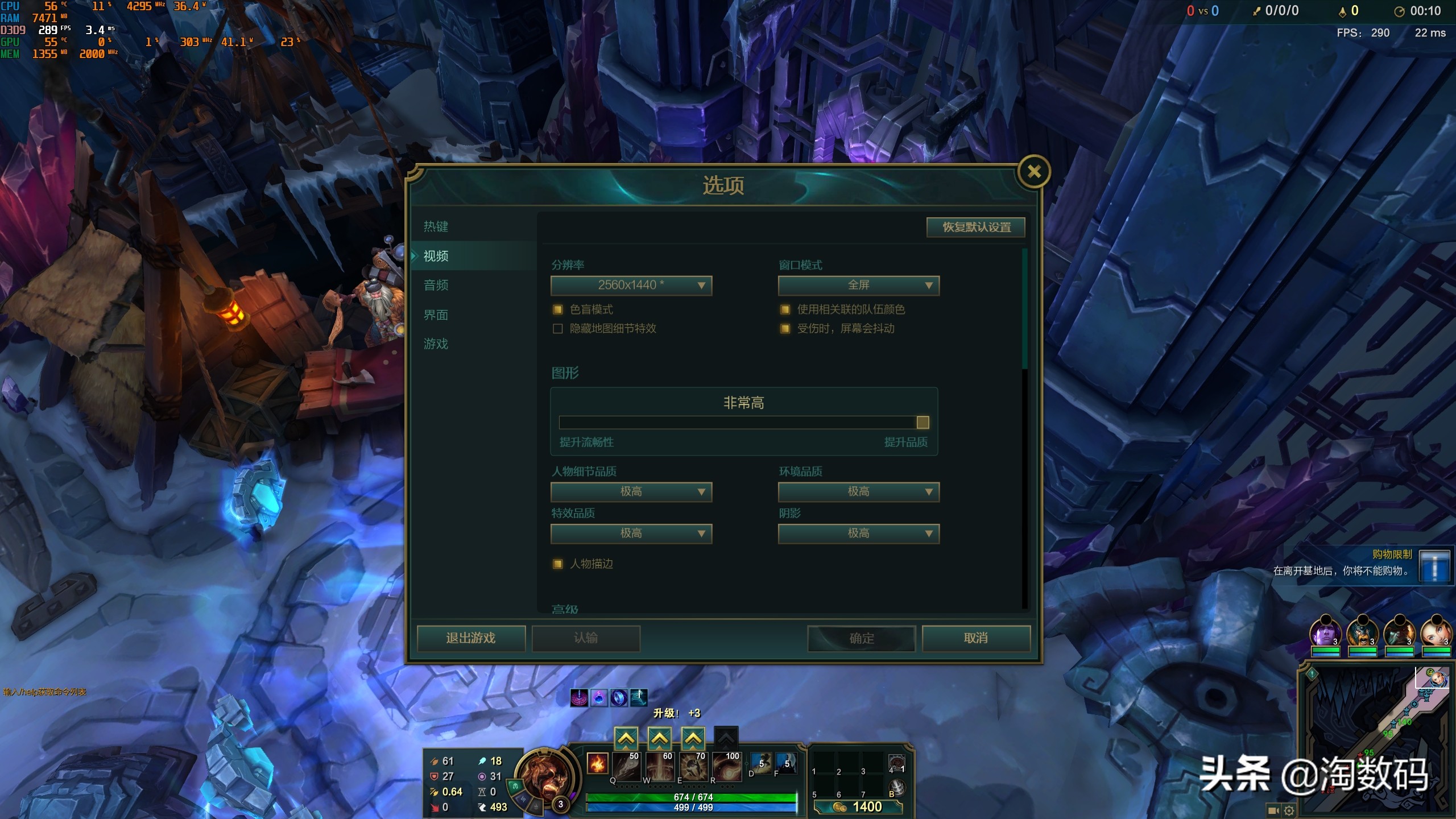
Task: Open the 人物细节品质 dropdown
Action: point(631,492)
